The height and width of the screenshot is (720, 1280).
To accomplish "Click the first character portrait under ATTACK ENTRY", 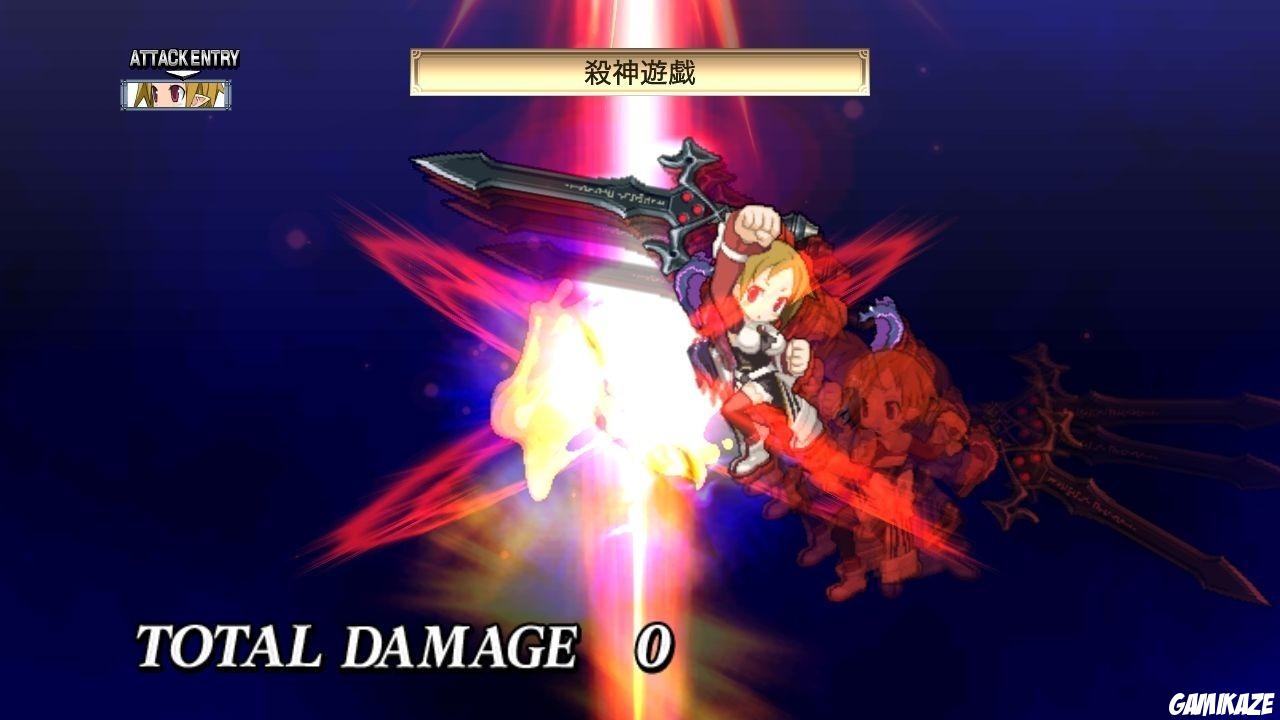I will (x=144, y=95).
